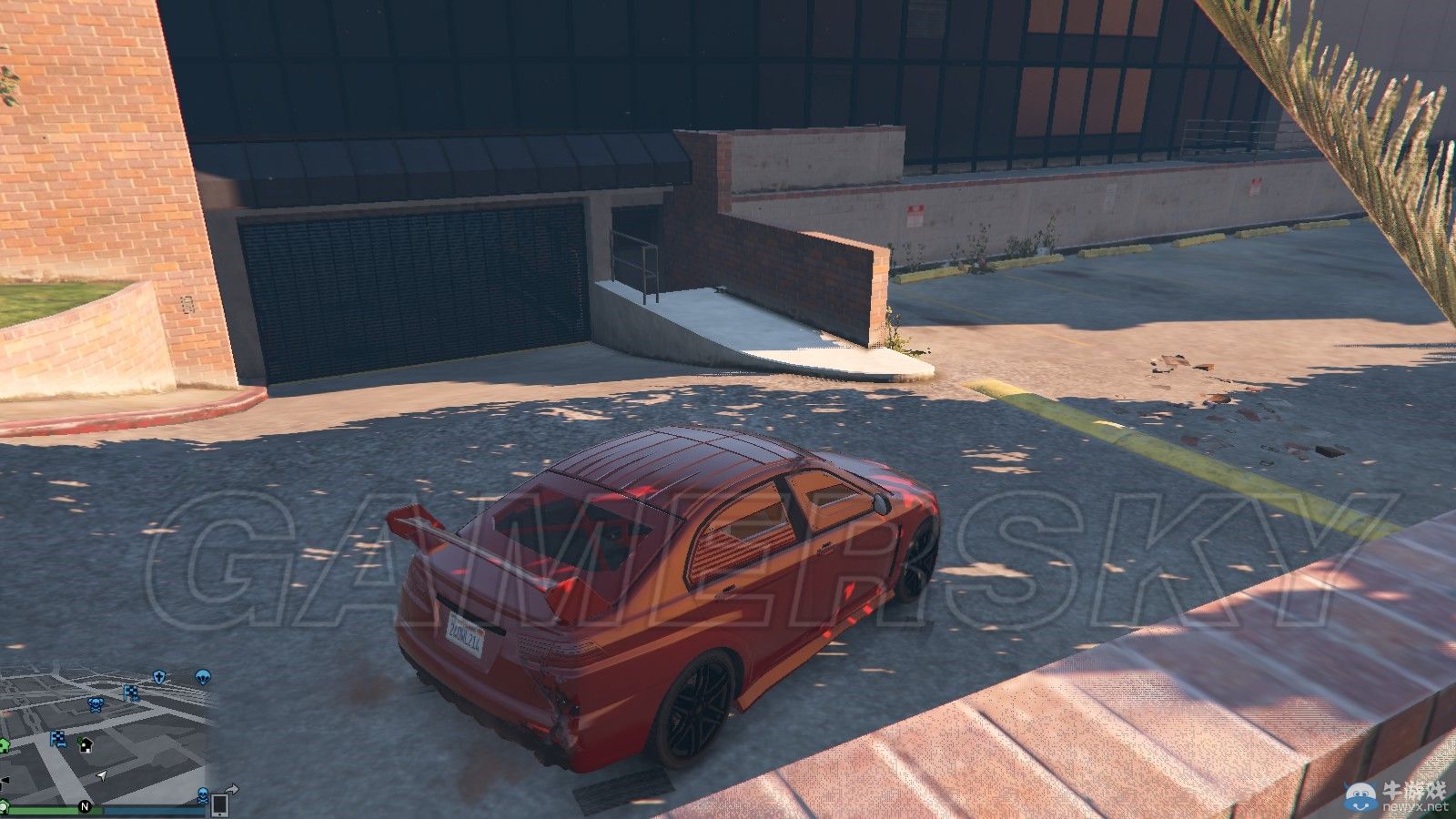Select the green safehouse blip on the minimap
Viewport: 1456px width, 819px height.
4,743
